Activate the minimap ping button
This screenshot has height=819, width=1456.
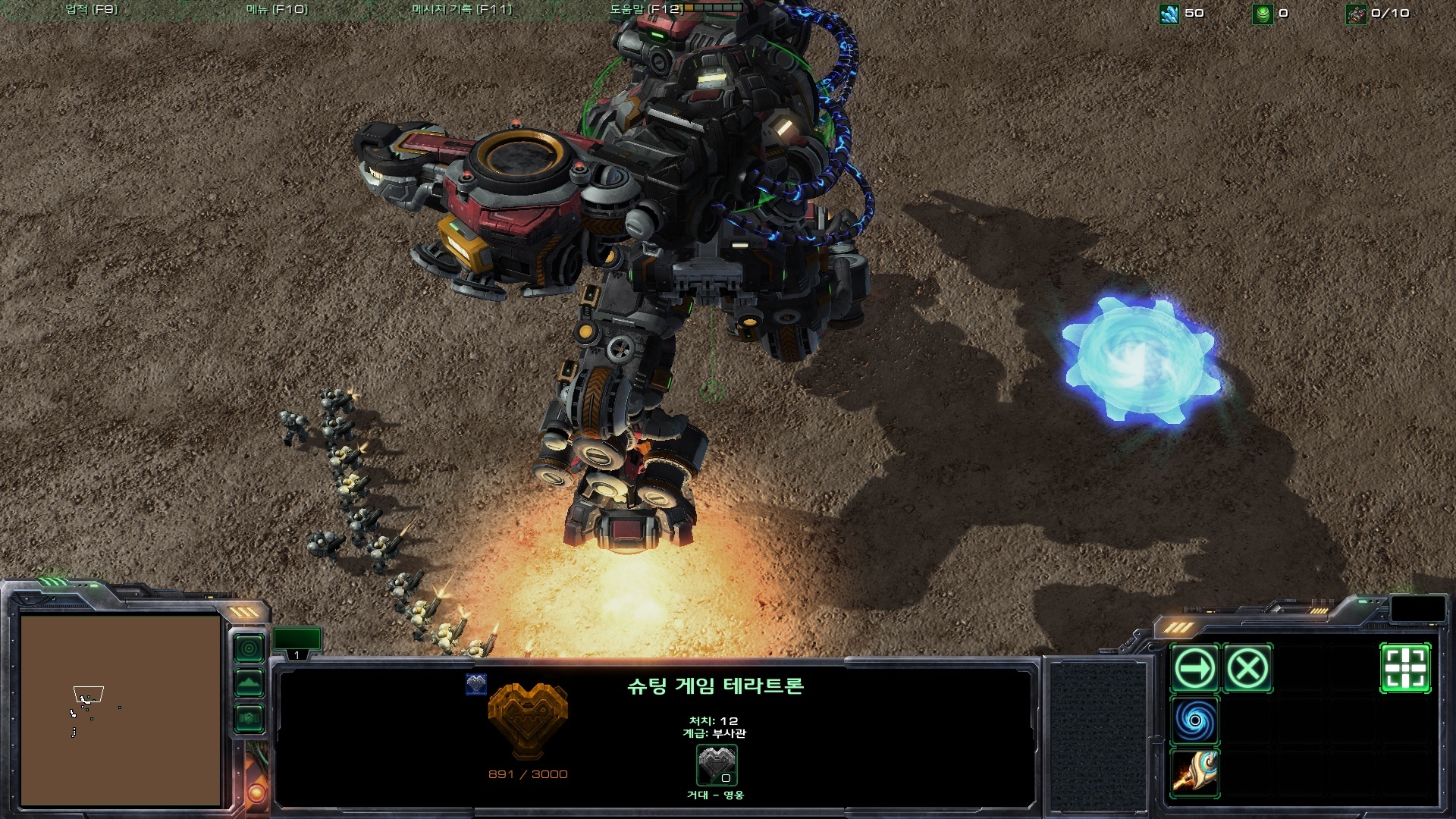click(249, 648)
